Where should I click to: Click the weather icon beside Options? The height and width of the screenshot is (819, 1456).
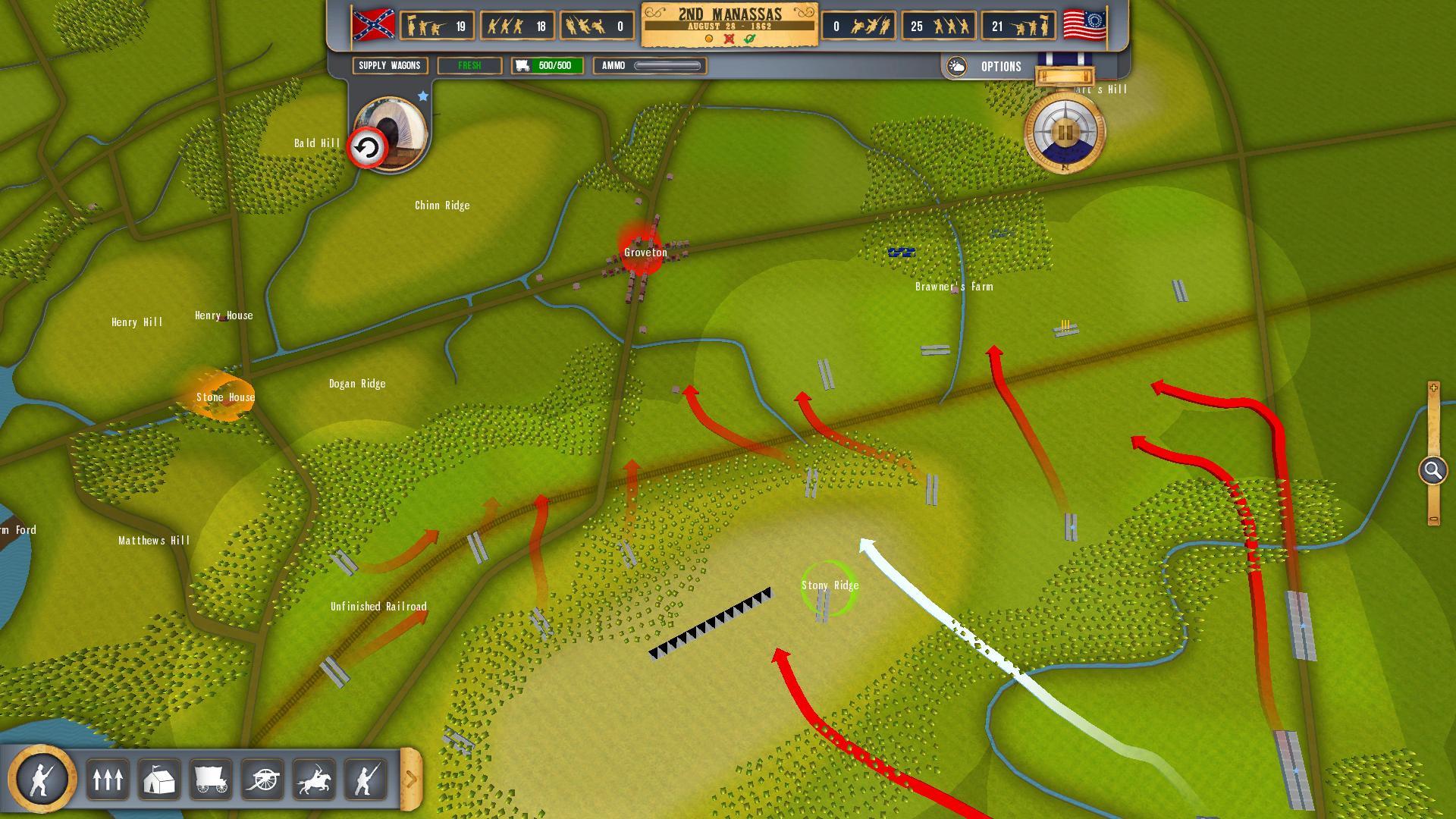pos(957,67)
